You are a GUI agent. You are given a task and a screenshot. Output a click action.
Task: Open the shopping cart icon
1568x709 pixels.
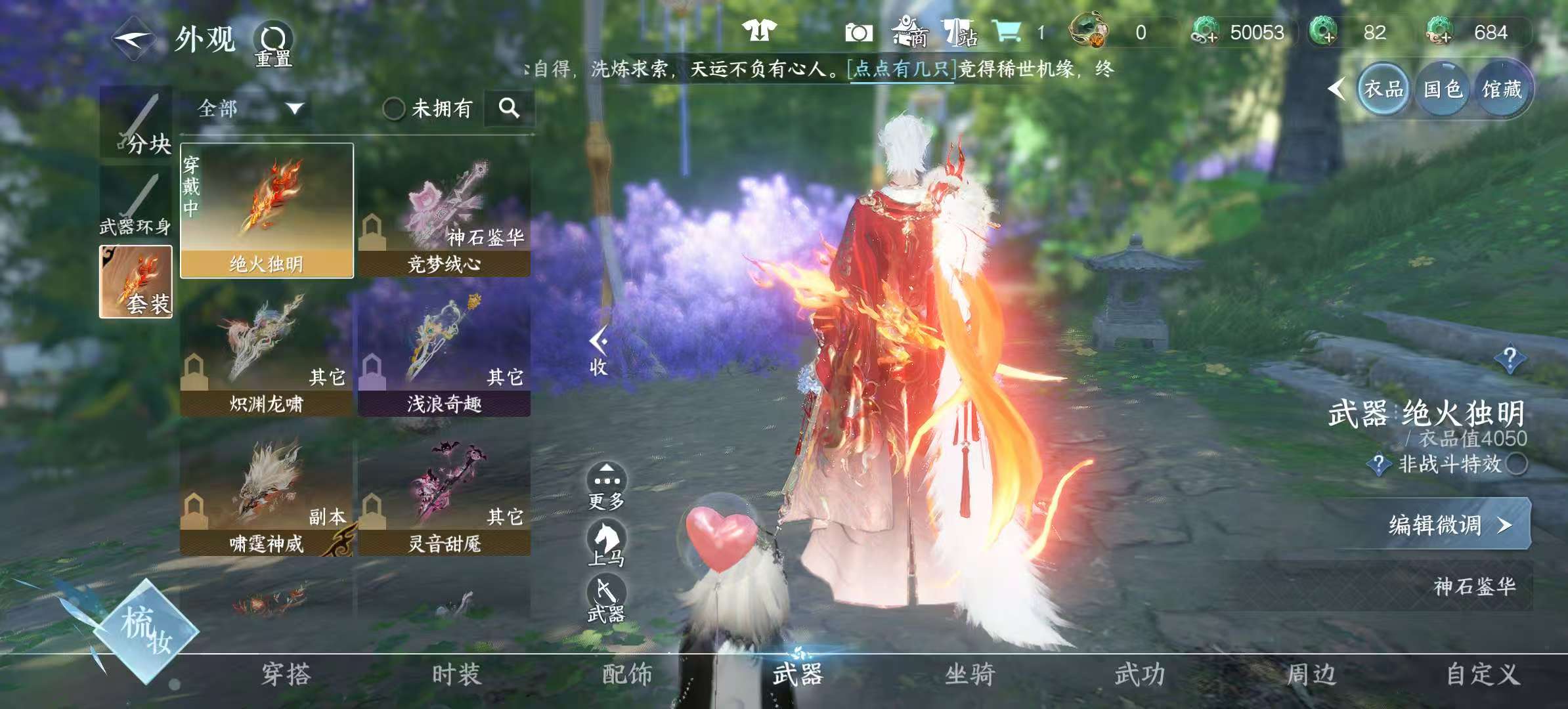tap(1011, 31)
